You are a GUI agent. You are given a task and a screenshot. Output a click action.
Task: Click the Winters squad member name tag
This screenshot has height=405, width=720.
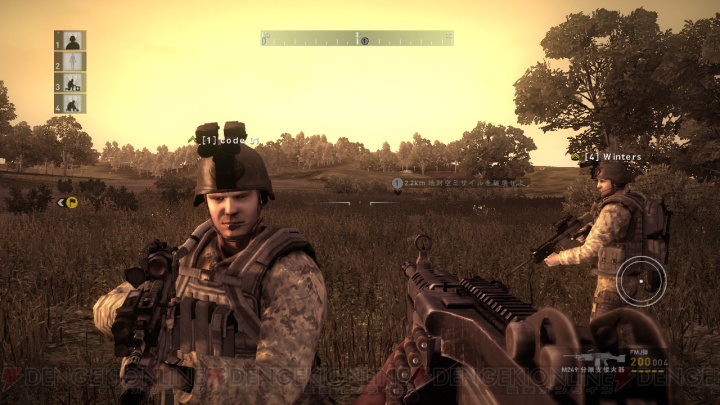click(x=613, y=156)
